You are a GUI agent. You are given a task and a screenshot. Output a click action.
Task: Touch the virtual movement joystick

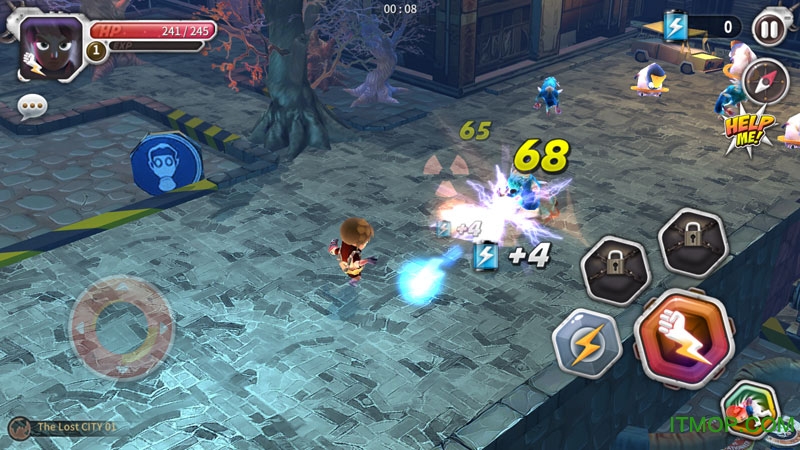122,326
